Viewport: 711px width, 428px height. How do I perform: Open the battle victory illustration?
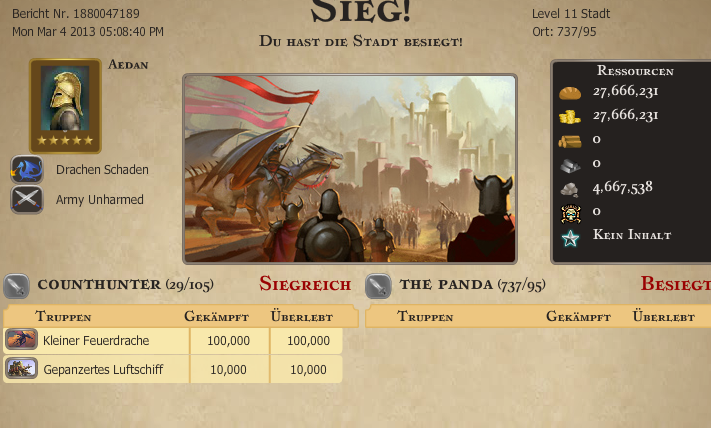350,168
